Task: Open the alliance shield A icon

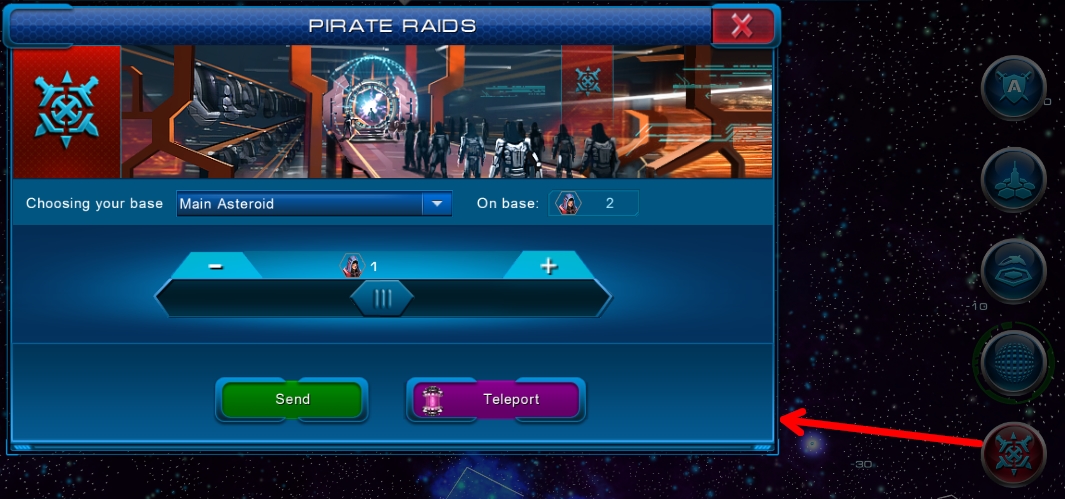Action: point(1013,89)
